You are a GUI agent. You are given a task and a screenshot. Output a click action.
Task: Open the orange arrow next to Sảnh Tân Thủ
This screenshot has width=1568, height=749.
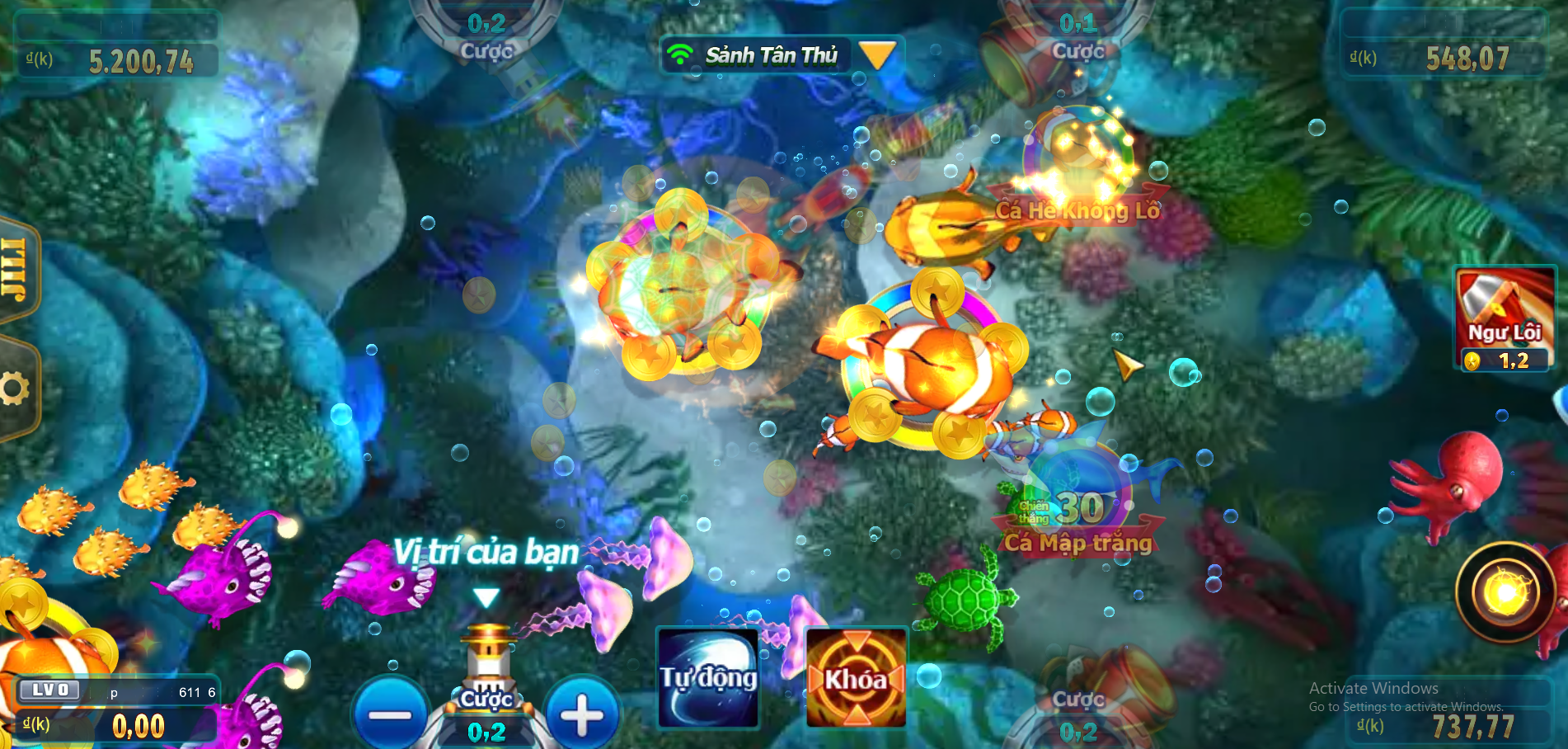pyautogui.click(x=877, y=54)
